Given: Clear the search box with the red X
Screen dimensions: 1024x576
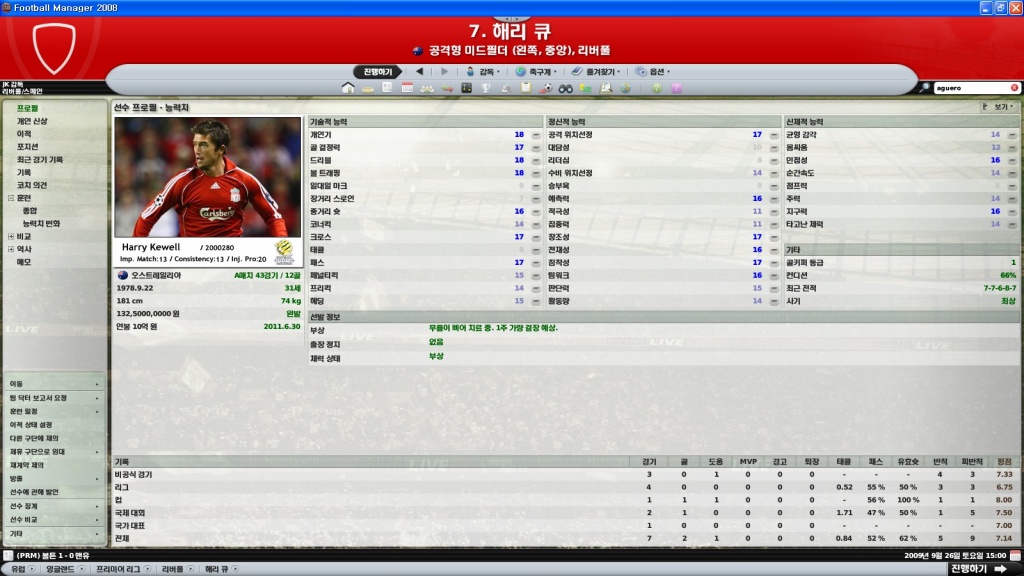Looking at the screenshot, I should coord(1014,88).
